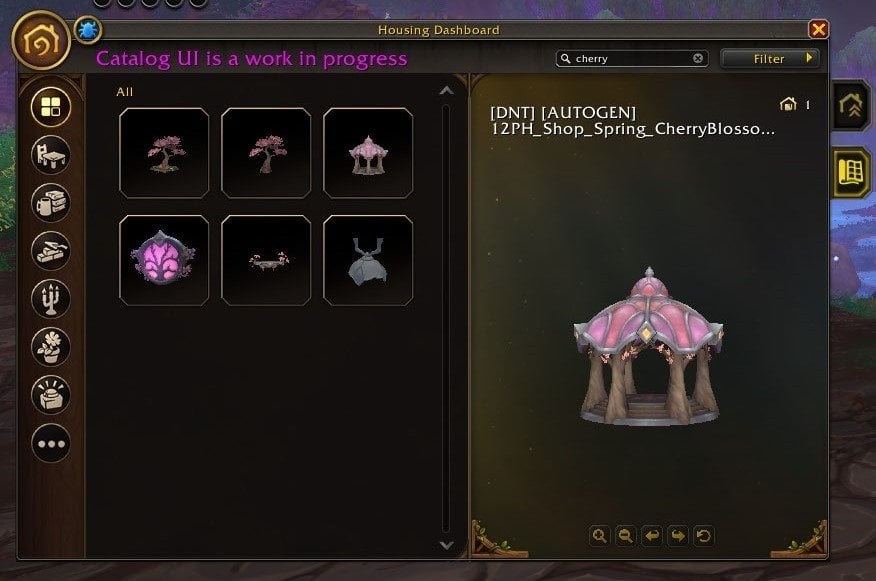
Task: Click the cherry search field
Action: (632, 59)
